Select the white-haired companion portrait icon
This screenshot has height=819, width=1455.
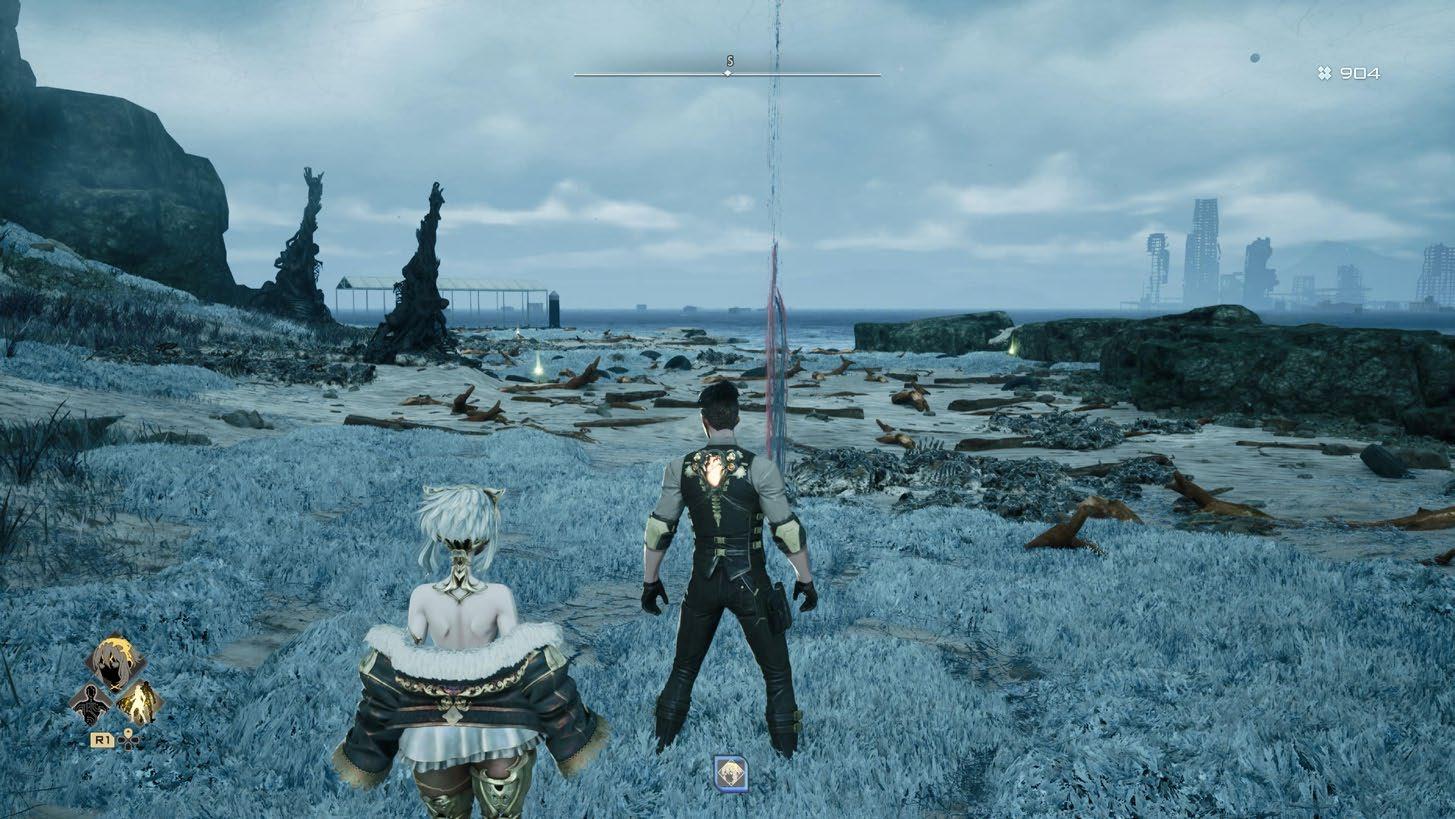point(116,661)
